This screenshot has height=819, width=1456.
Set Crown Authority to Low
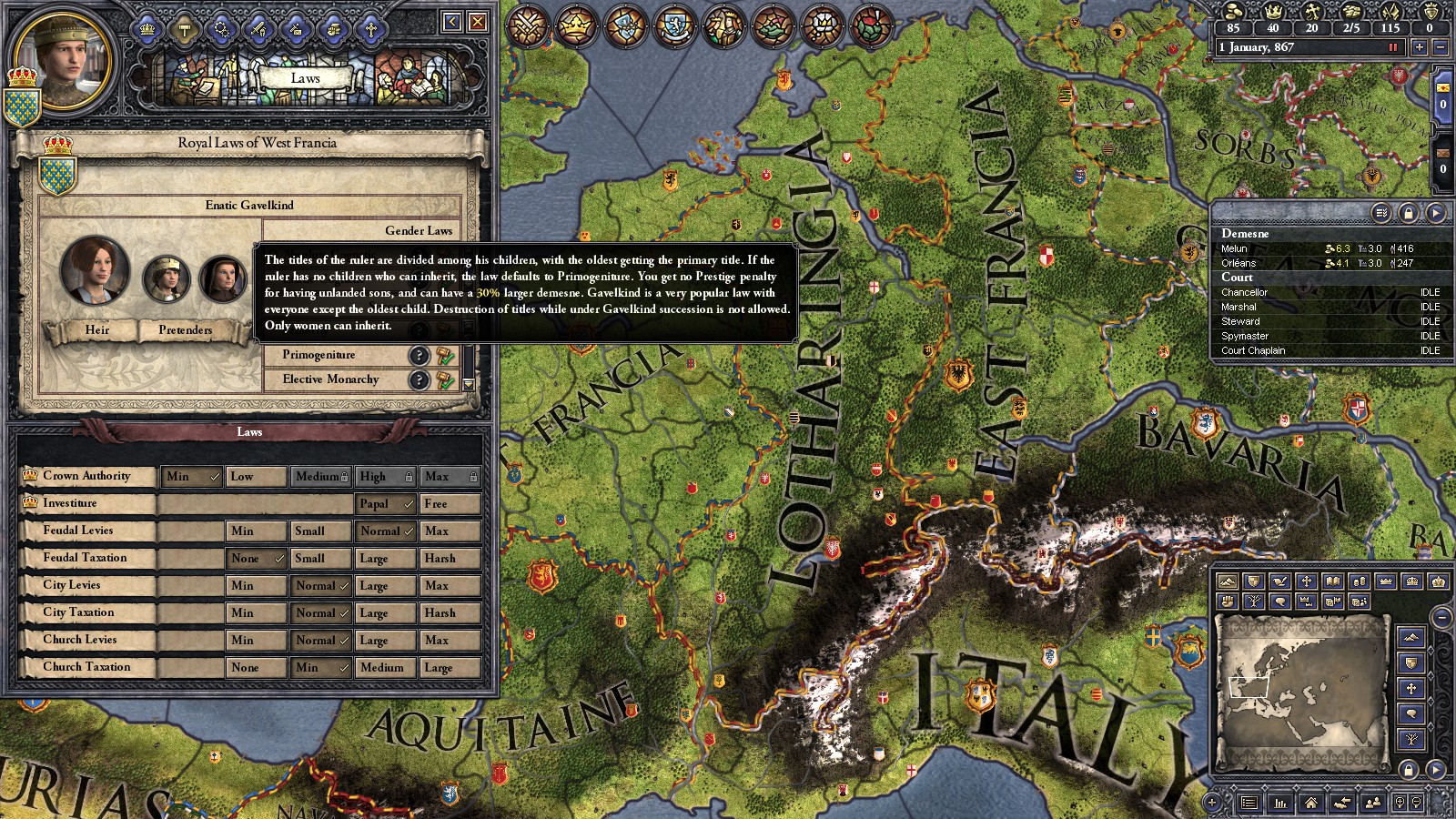pos(257,477)
